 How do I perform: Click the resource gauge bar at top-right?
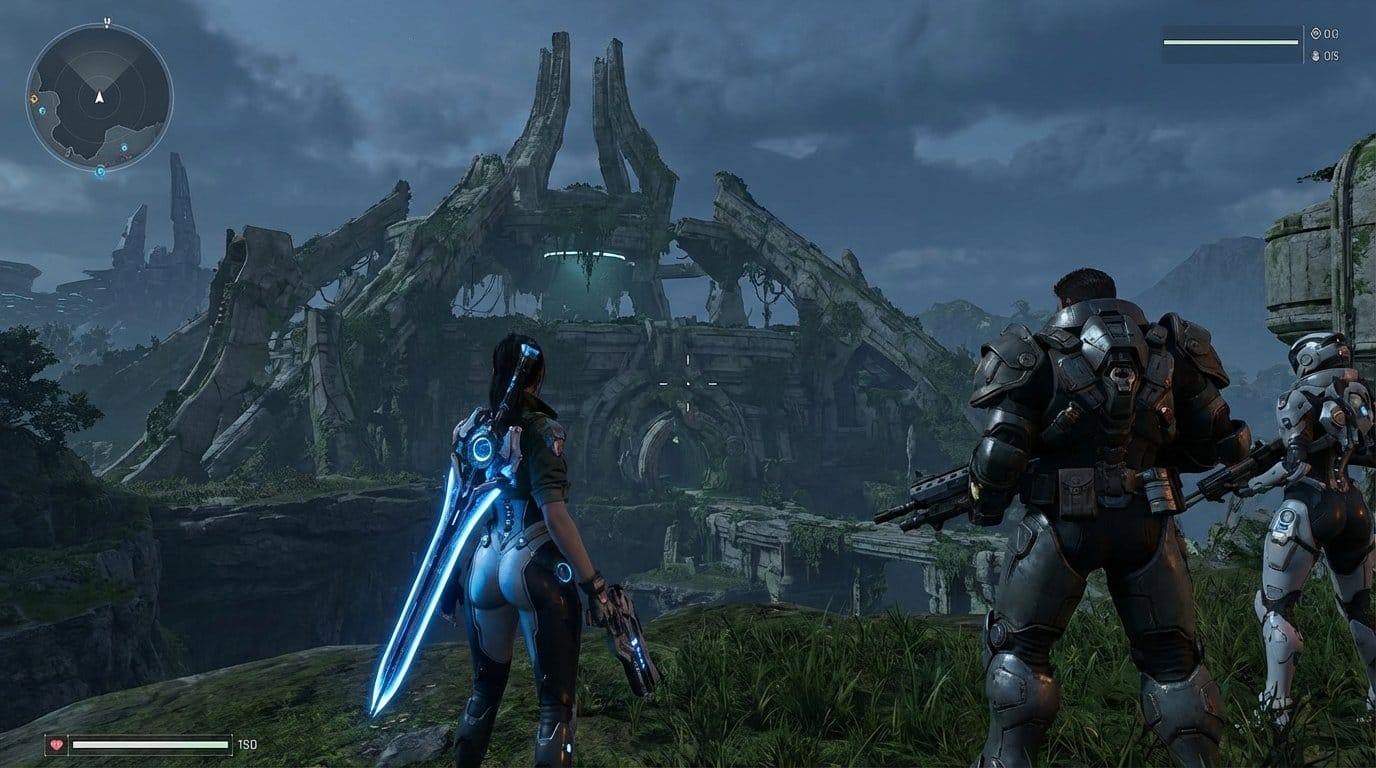click(1230, 42)
